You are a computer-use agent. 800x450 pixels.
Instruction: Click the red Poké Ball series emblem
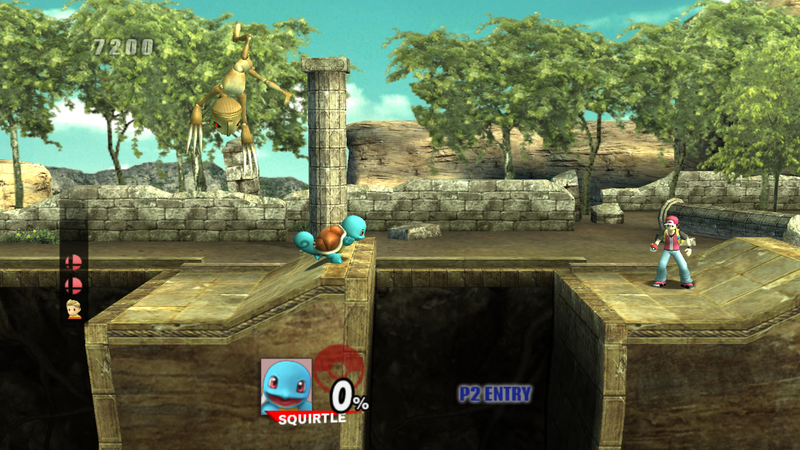338,367
